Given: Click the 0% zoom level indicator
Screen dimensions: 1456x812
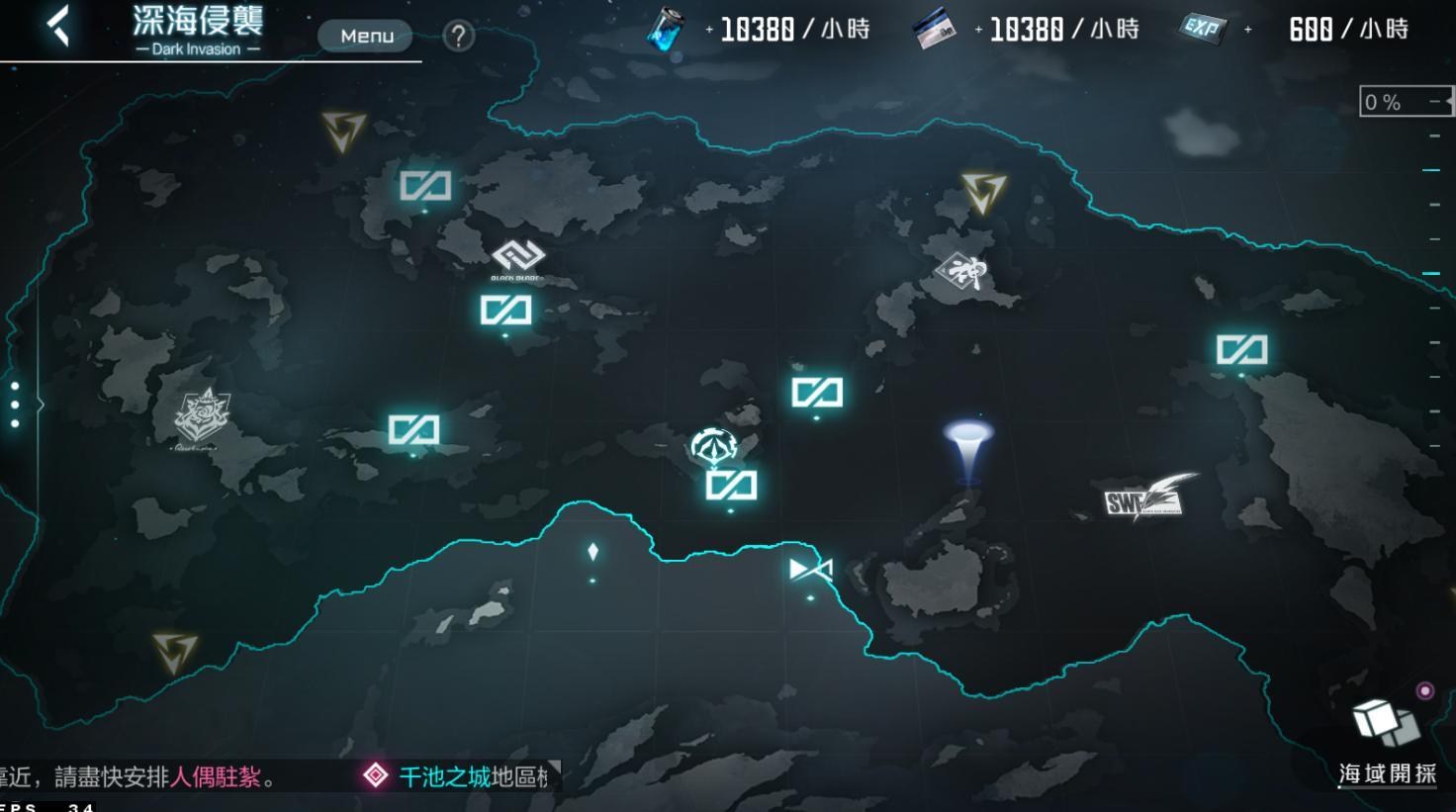Looking at the screenshot, I should coord(1405,102).
